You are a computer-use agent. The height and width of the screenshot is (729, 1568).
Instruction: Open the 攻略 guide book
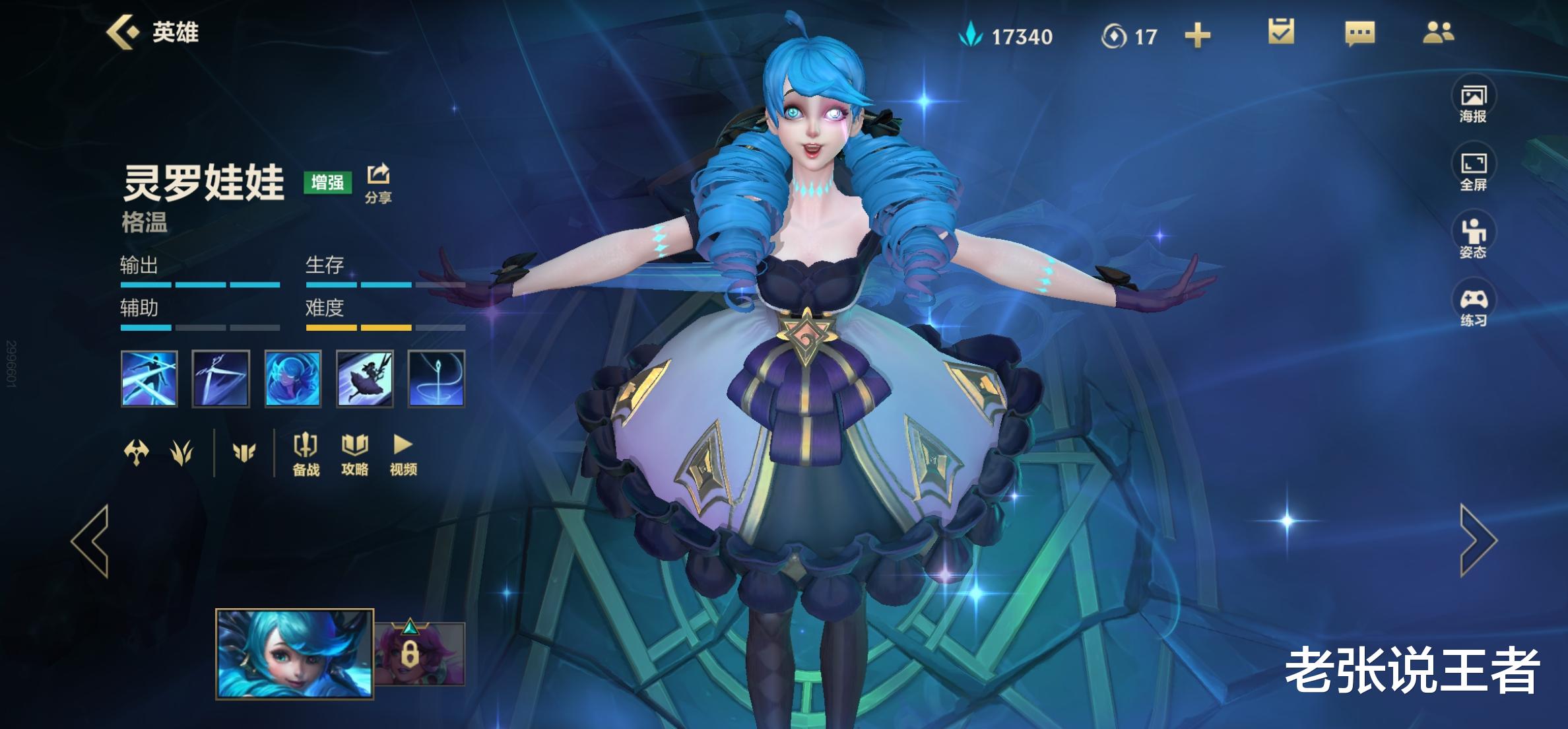[354, 454]
